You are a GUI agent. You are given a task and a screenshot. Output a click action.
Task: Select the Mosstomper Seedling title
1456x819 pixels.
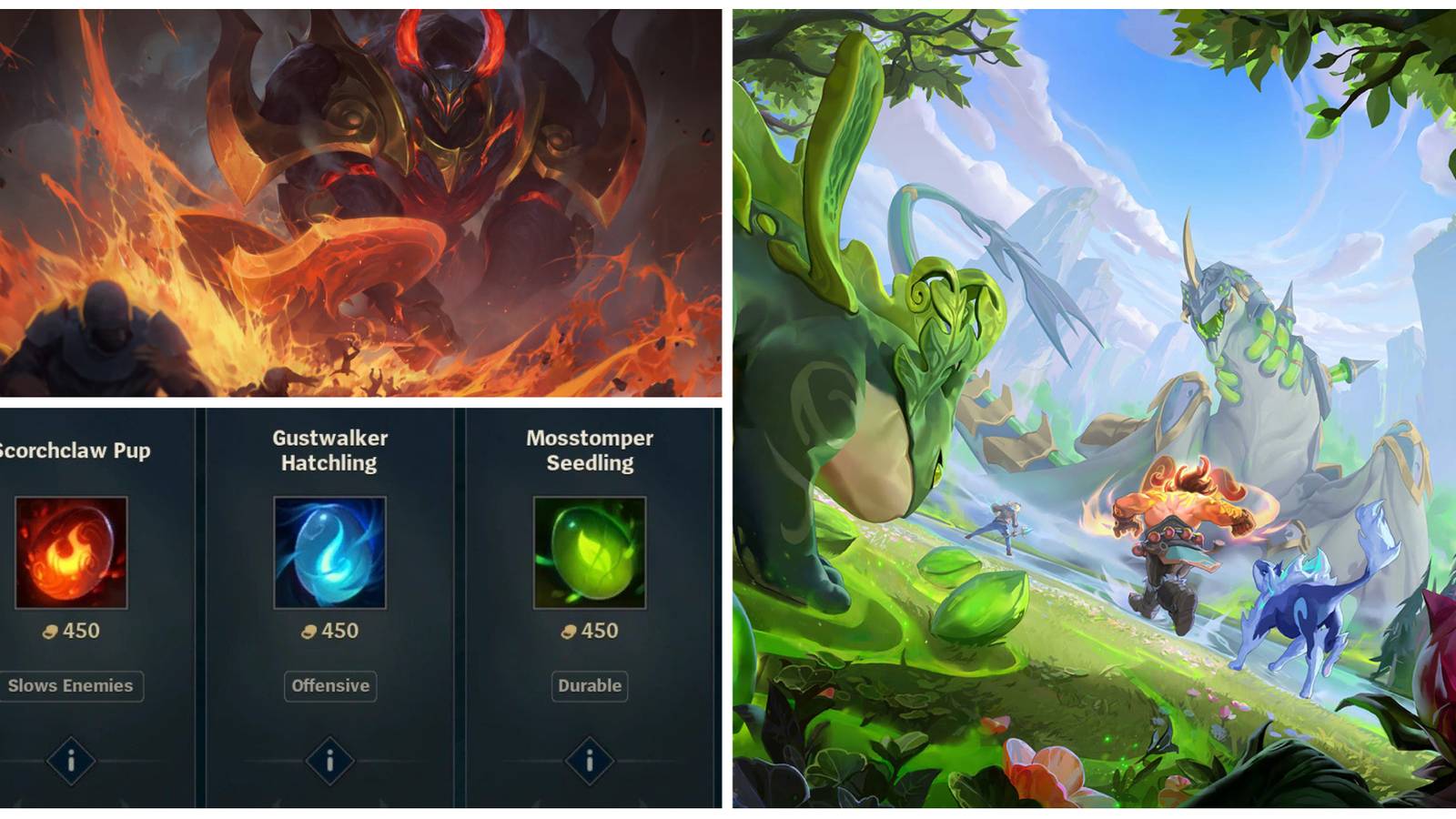coord(588,450)
